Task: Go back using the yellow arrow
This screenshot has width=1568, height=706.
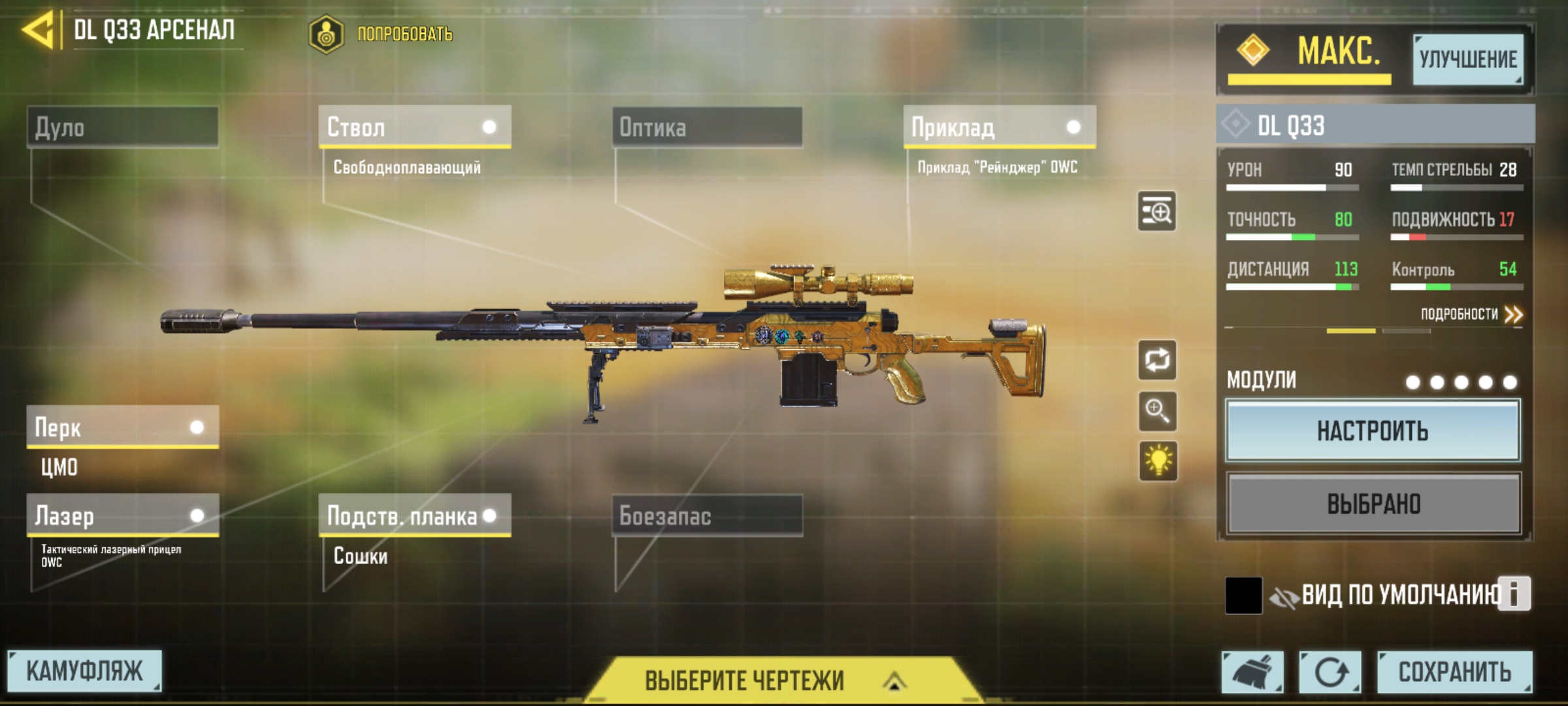Action: [x=39, y=31]
